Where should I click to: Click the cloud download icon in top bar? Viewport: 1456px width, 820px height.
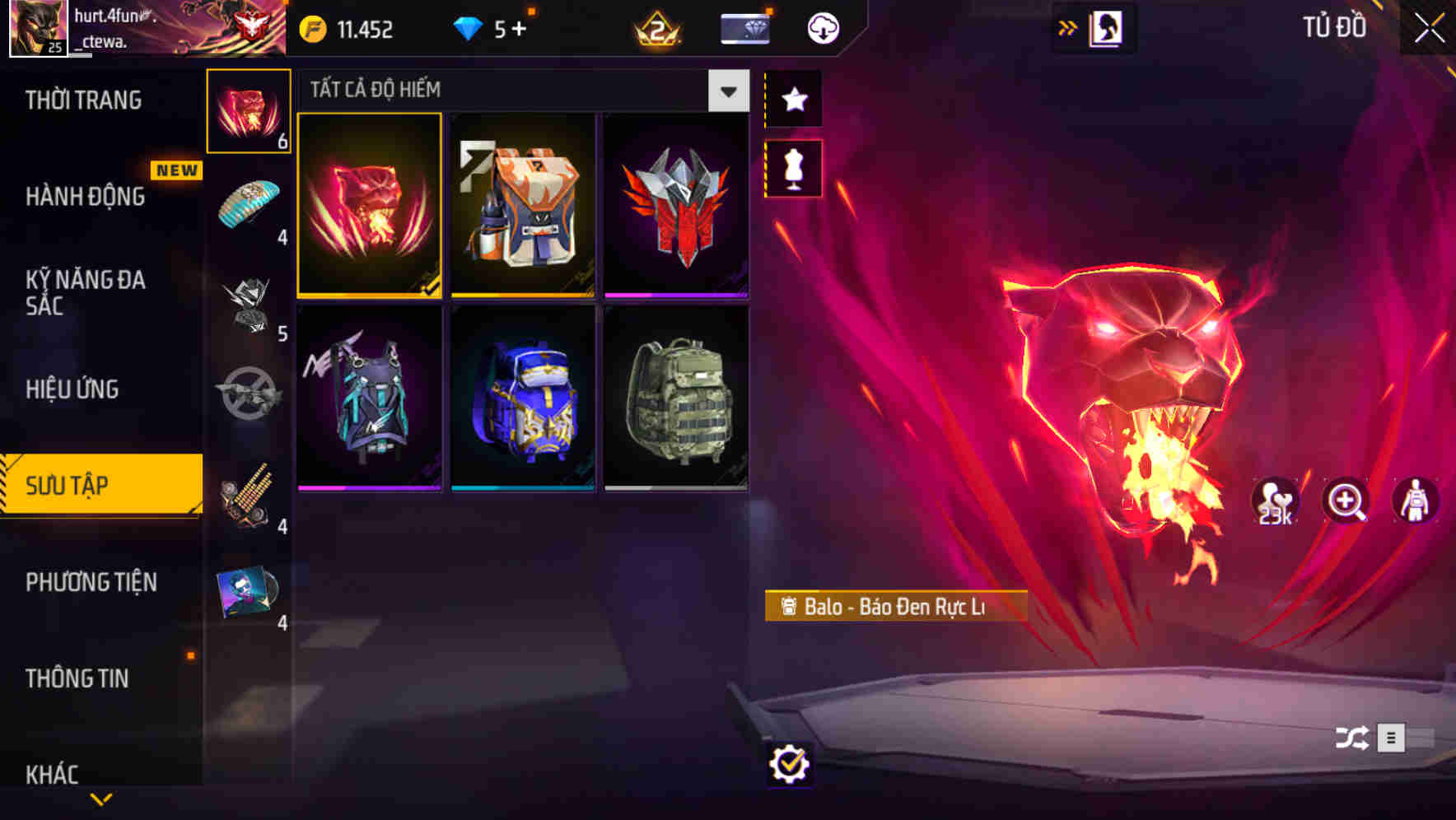[x=823, y=27]
